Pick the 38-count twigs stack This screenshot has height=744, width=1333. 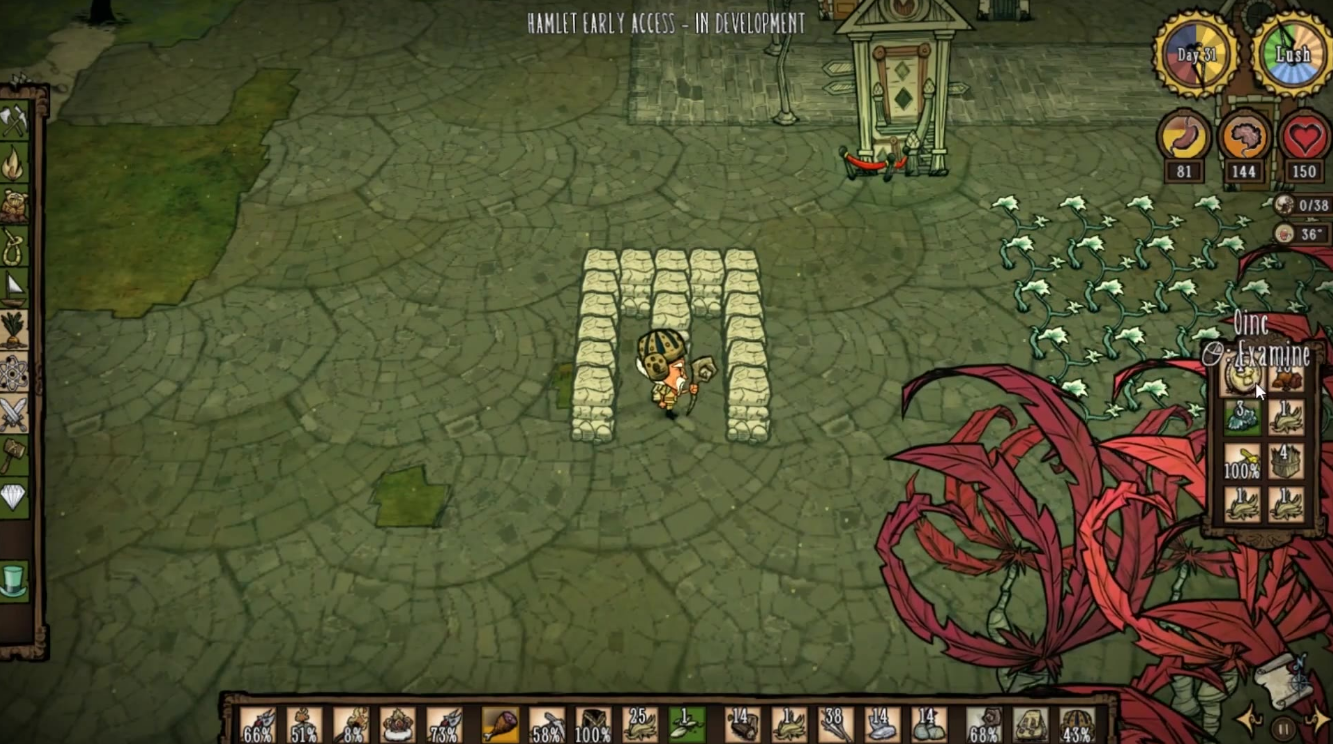[836, 724]
